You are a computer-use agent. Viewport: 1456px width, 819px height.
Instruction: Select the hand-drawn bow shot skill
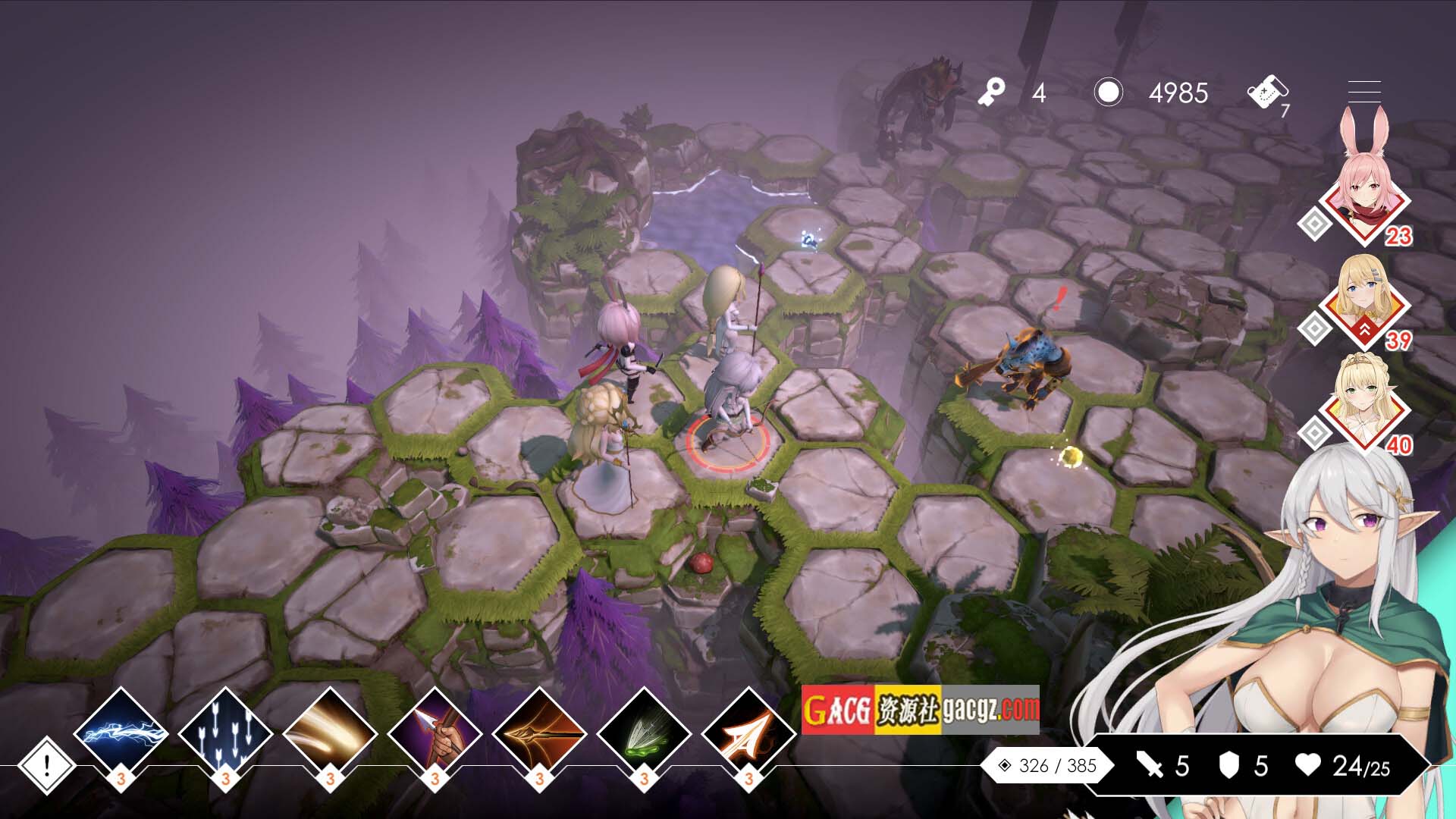point(435,733)
